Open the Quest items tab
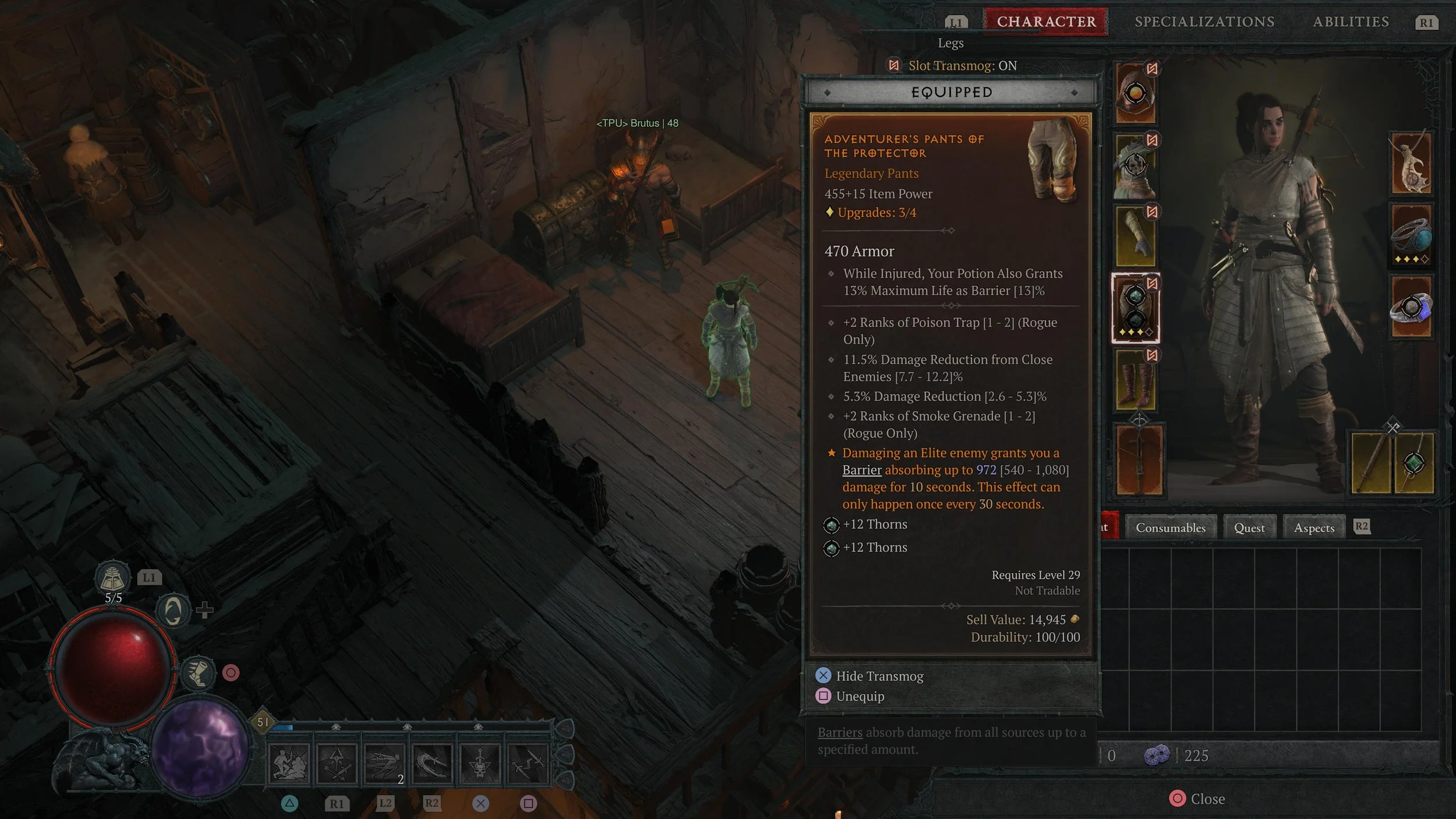Viewport: 1456px width, 819px height. (x=1249, y=528)
